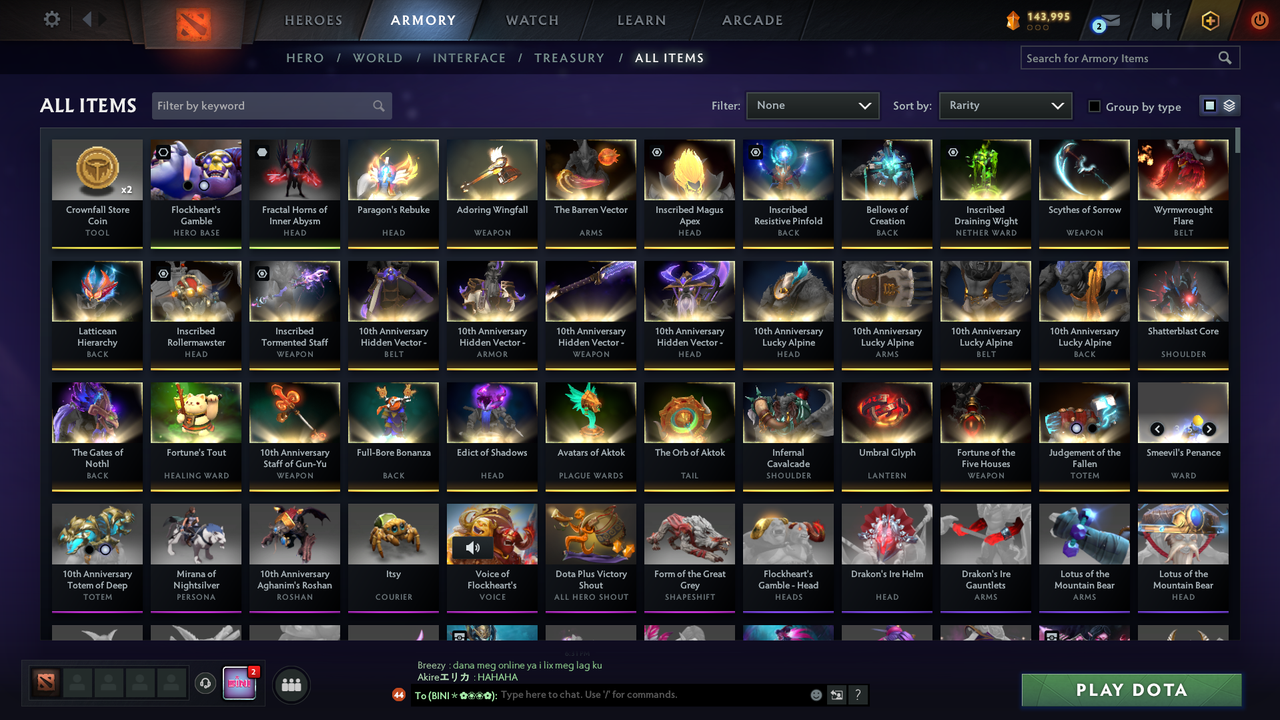1280x720 pixels.
Task: Open the Sort by Rarity dropdown
Action: pos(1005,105)
